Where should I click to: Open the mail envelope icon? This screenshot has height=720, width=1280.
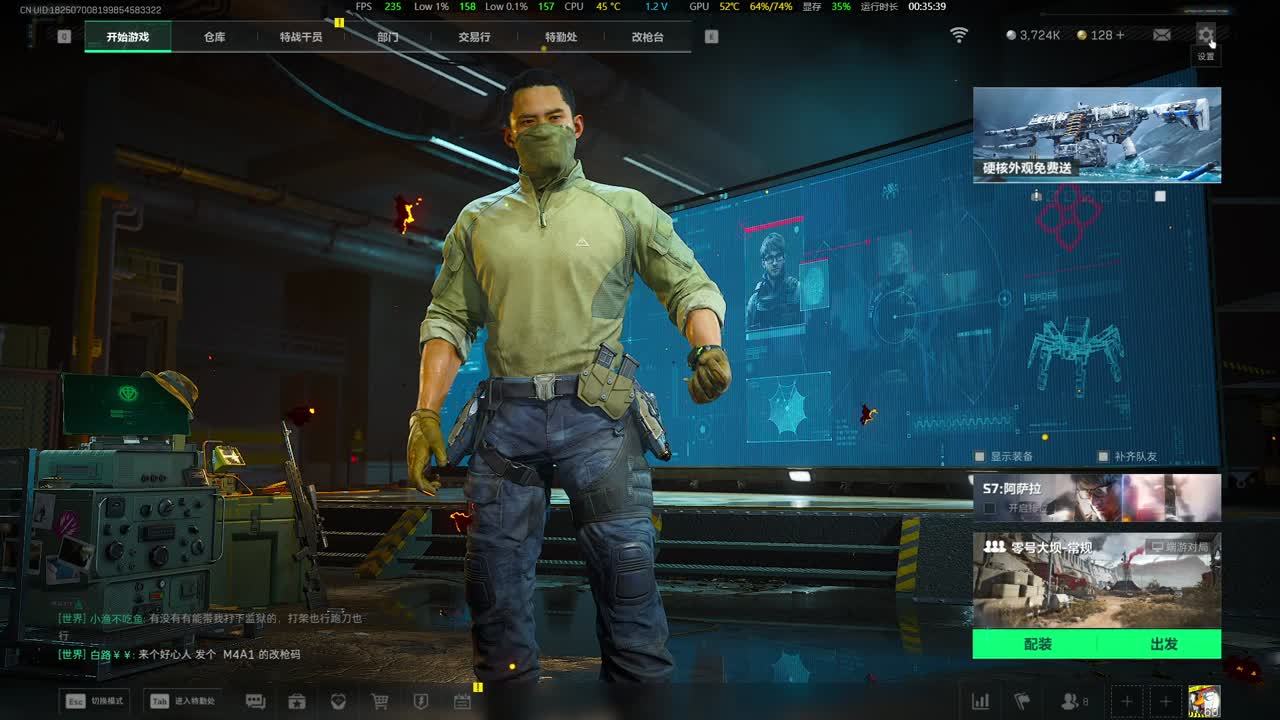[x=1162, y=35]
